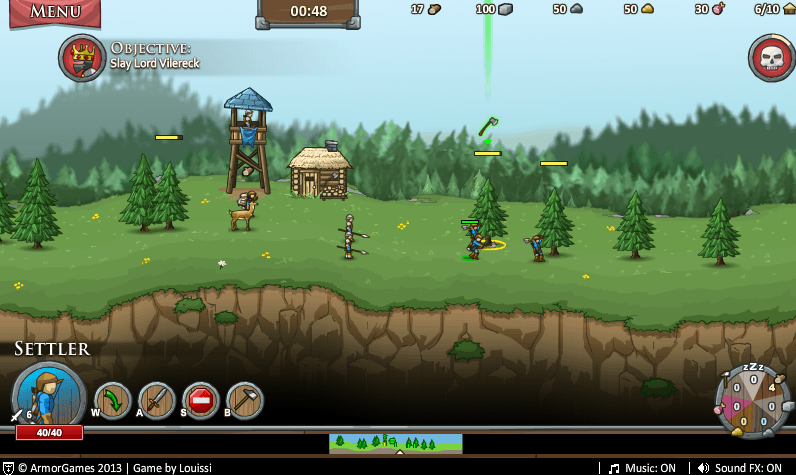
Task: Open the worker assignment wheel
Action: click(x=752, y=401)
